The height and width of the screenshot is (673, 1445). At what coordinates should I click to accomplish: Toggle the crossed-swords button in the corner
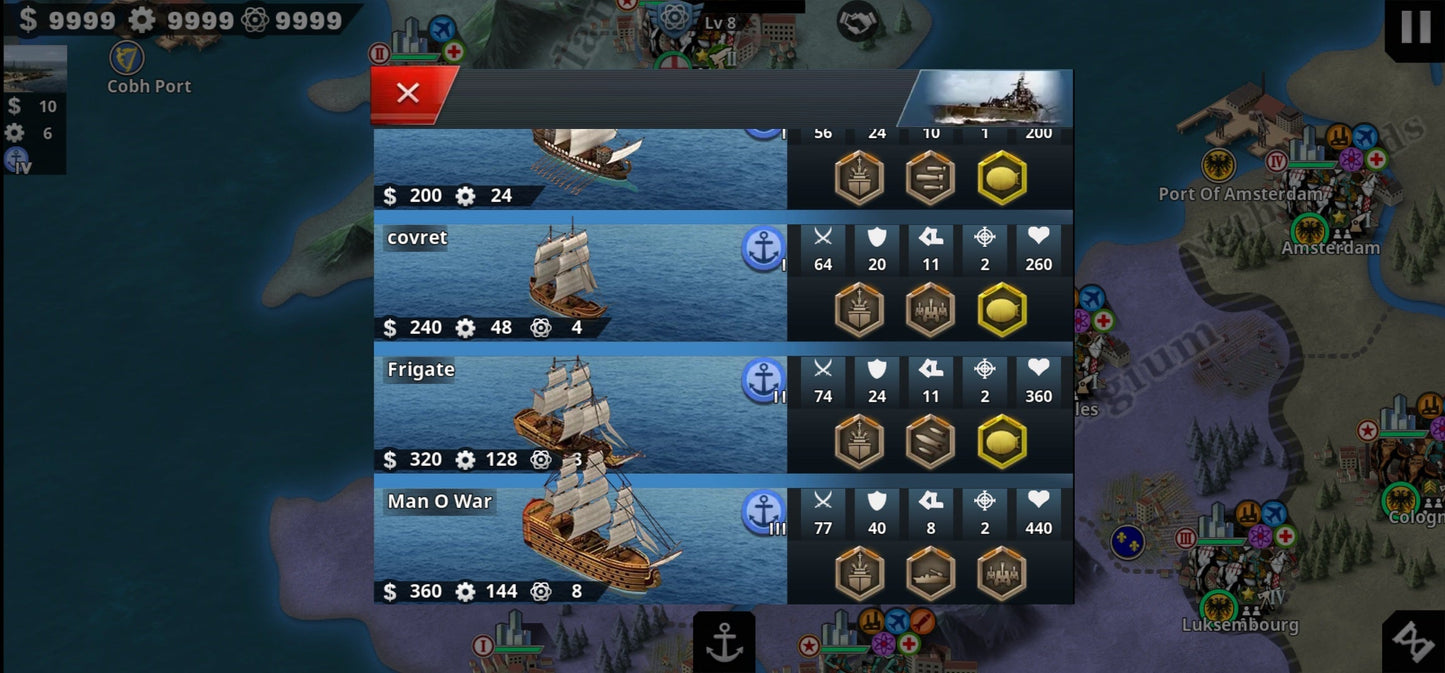(1414, 642)
